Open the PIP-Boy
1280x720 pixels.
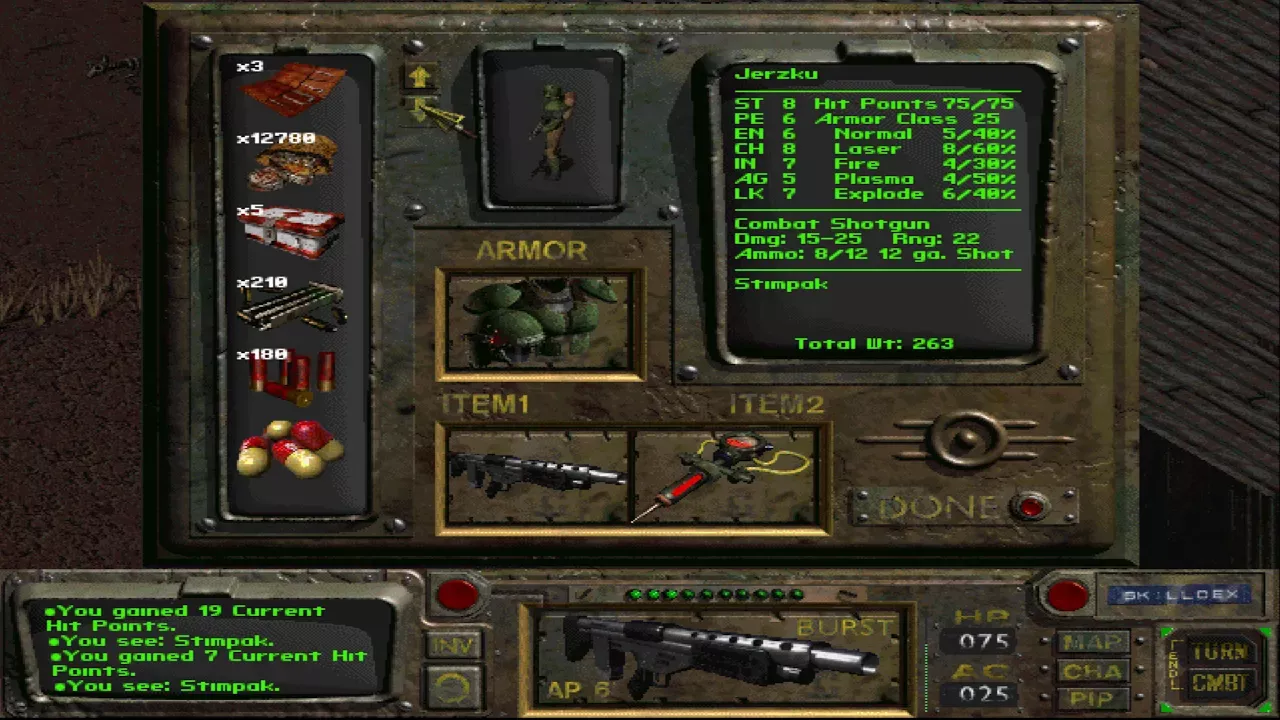(x=1091, y=698)
